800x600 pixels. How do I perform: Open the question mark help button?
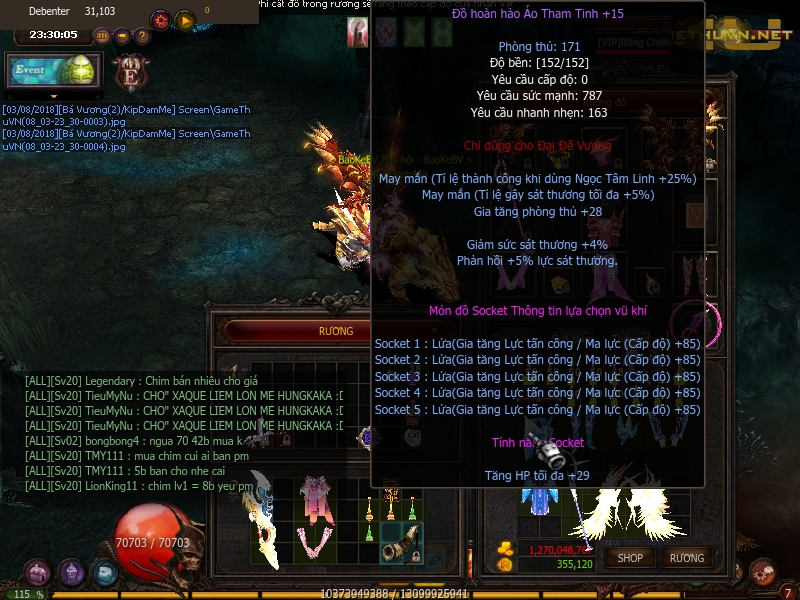[142, 36]
